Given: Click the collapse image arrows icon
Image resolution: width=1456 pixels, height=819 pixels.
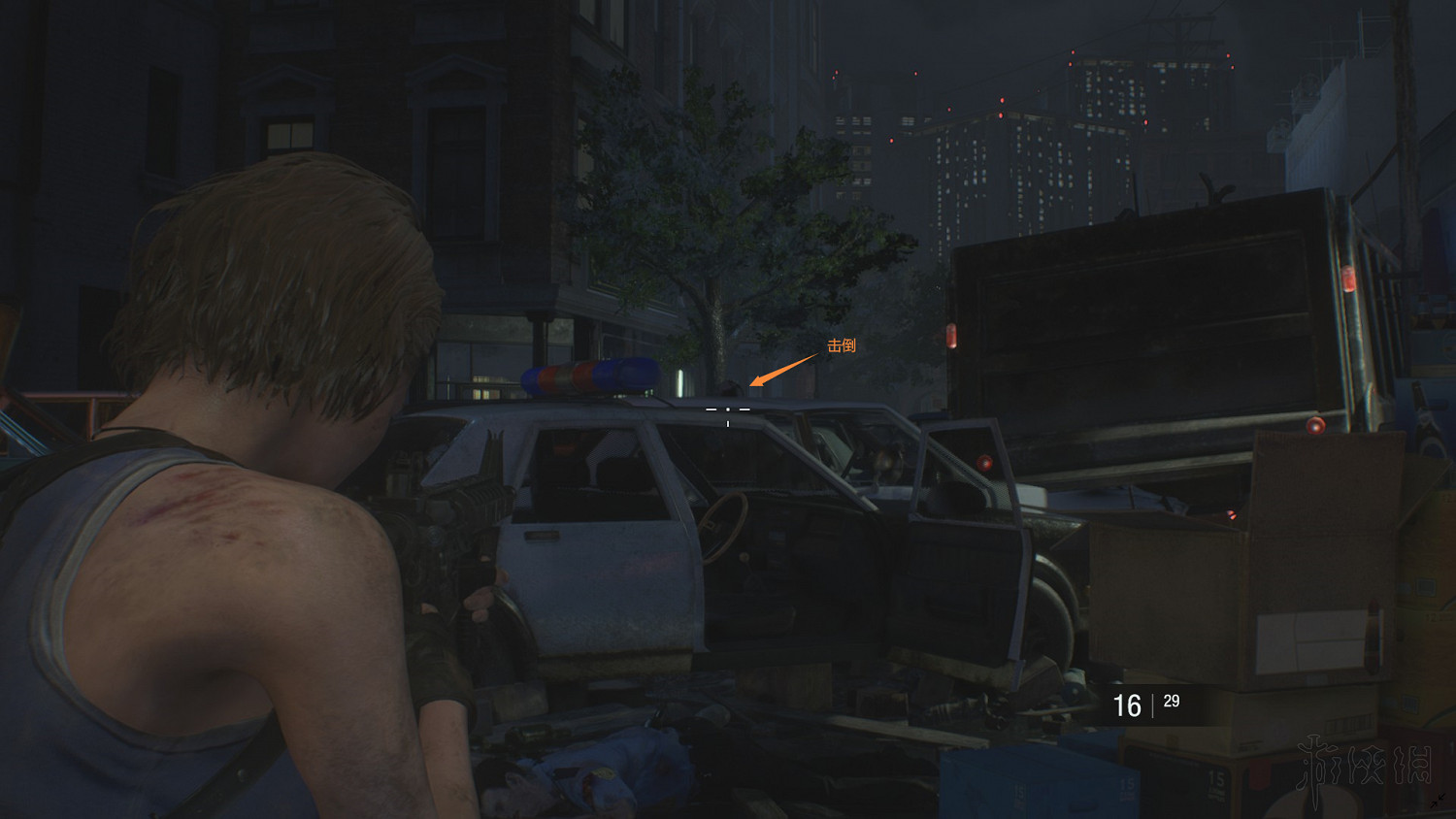Looking at the screenshot, I should point(1438,801).
